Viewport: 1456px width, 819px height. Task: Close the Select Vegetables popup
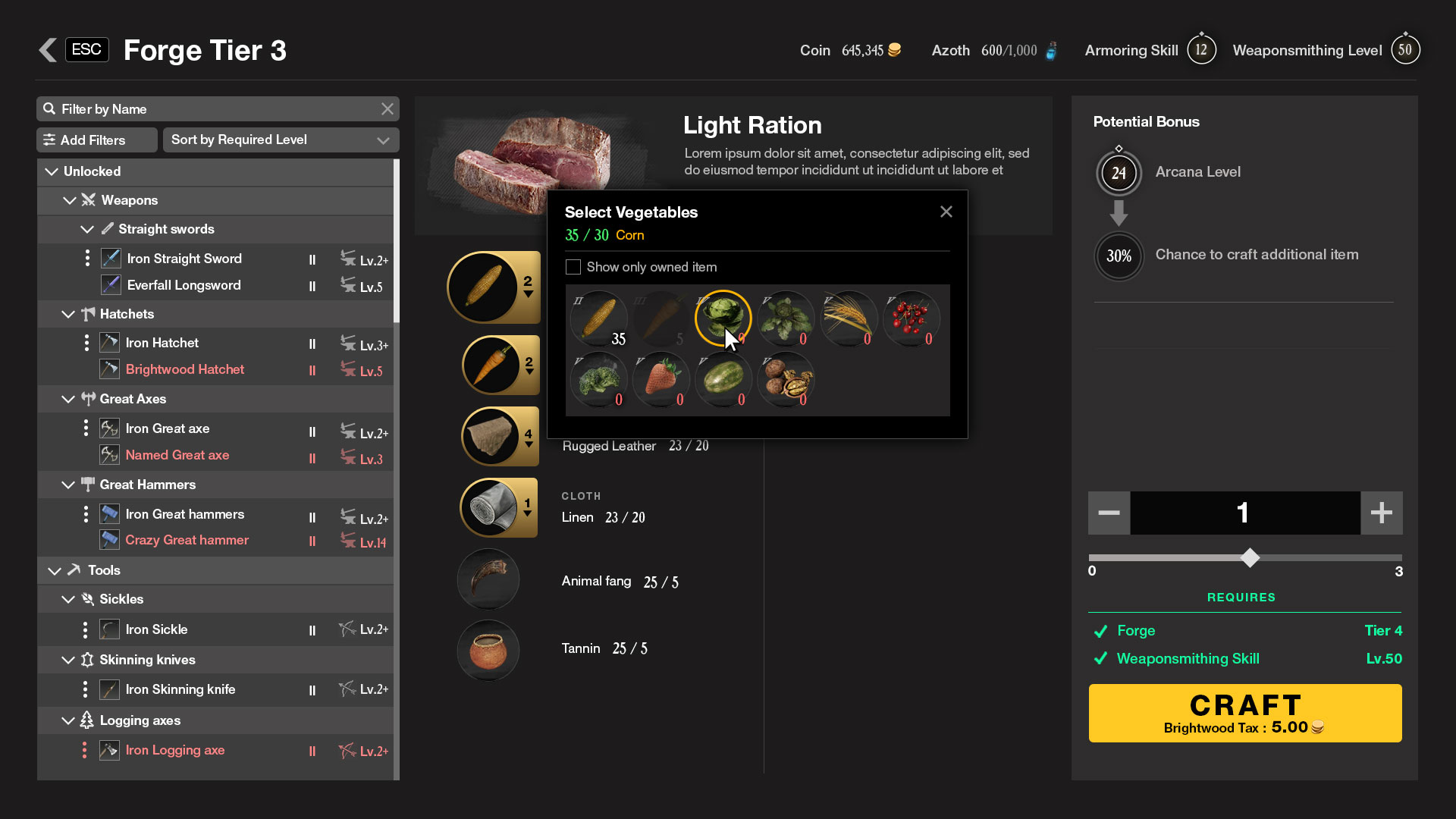click(946, 212)
